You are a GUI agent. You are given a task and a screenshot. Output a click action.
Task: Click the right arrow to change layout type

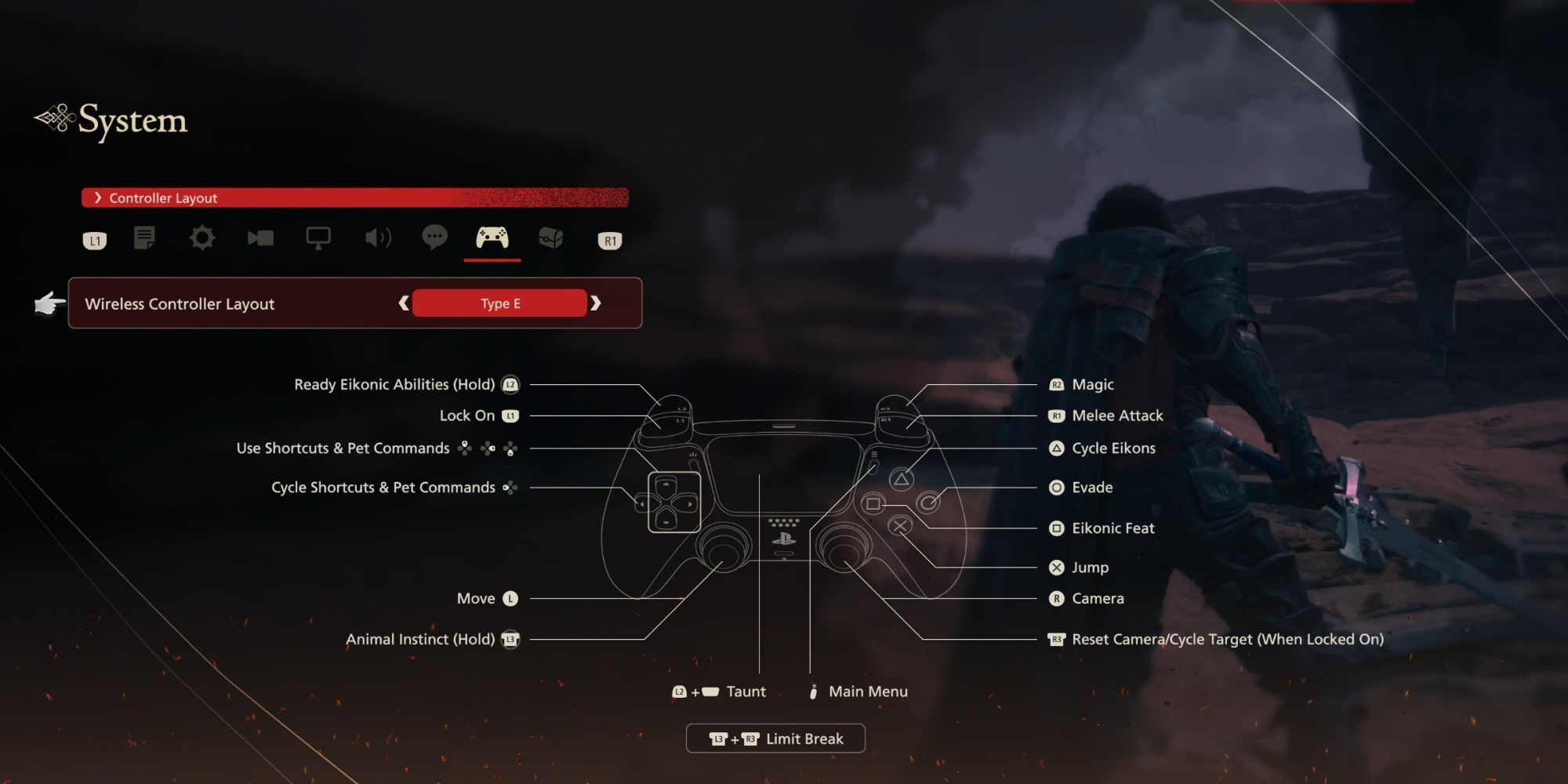click(x=597, y=303)
